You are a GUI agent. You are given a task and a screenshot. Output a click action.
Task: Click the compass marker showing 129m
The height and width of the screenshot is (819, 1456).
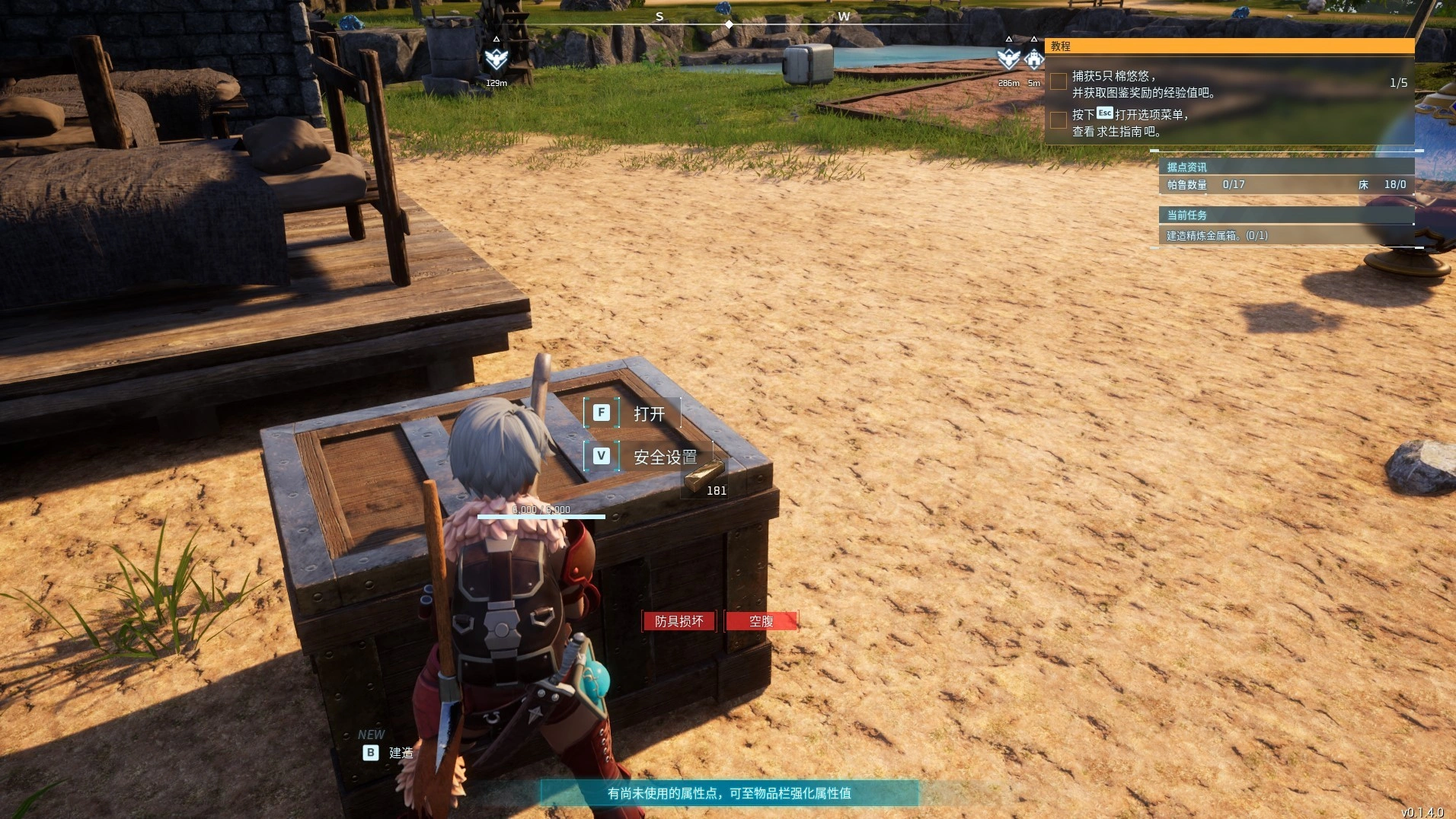pos(496,59)
